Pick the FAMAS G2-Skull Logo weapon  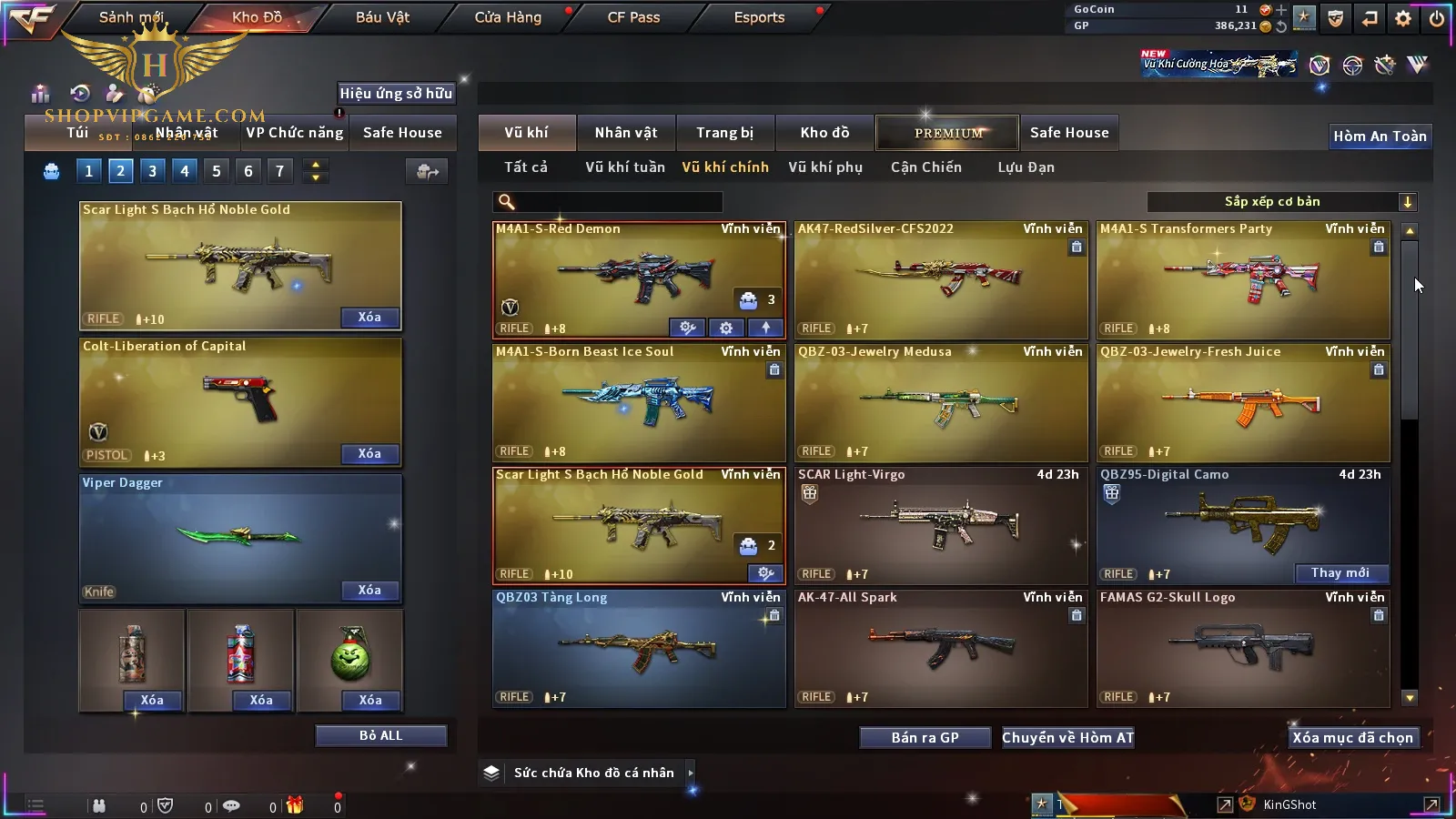(1242, 648)
